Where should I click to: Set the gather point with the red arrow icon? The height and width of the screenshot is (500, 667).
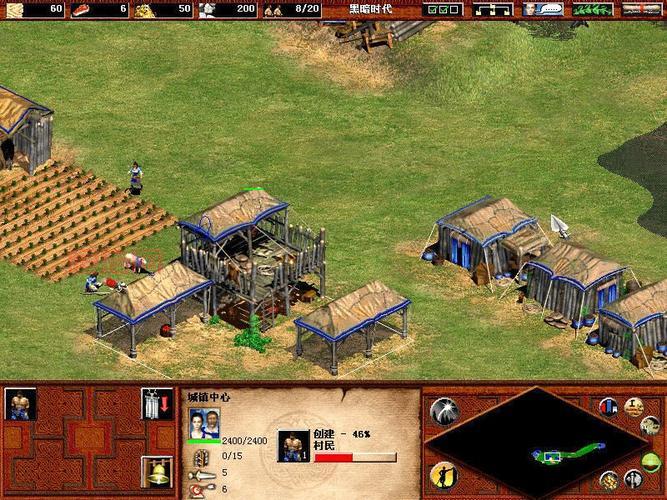152,403
